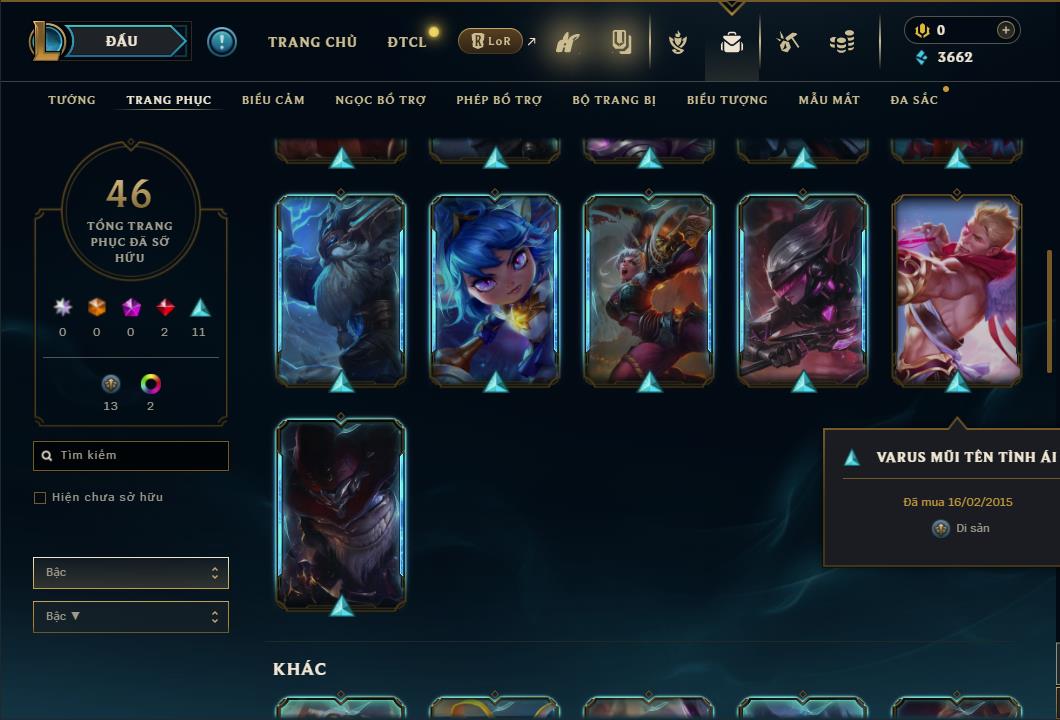Open the BIỂU CẢM tab
Screen dimensions: 1060x720
[273, 100]
